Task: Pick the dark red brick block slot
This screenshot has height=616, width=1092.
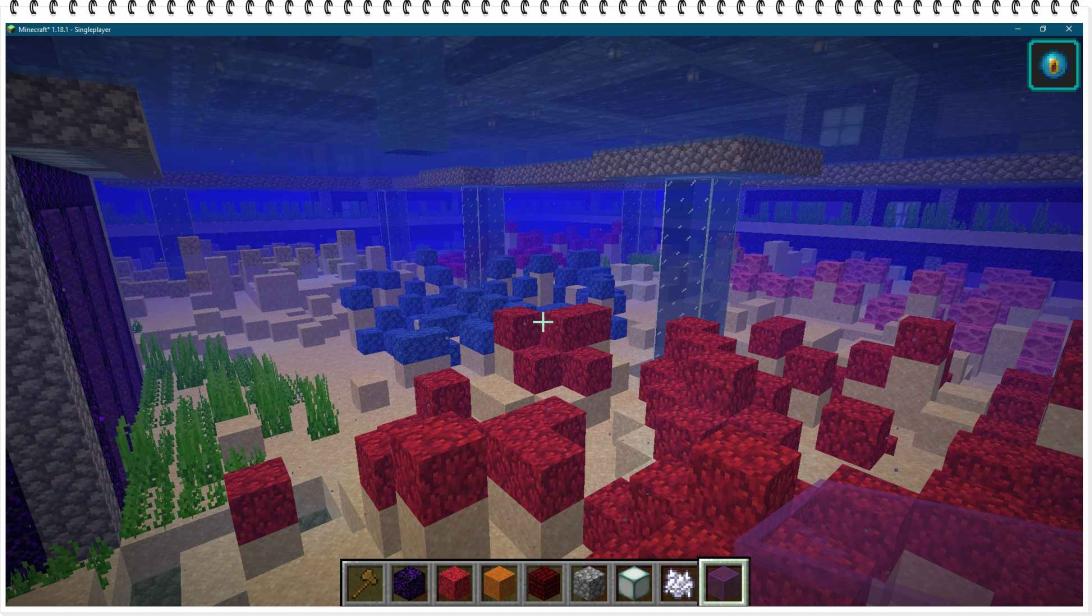Action: [x=543, y=582]
